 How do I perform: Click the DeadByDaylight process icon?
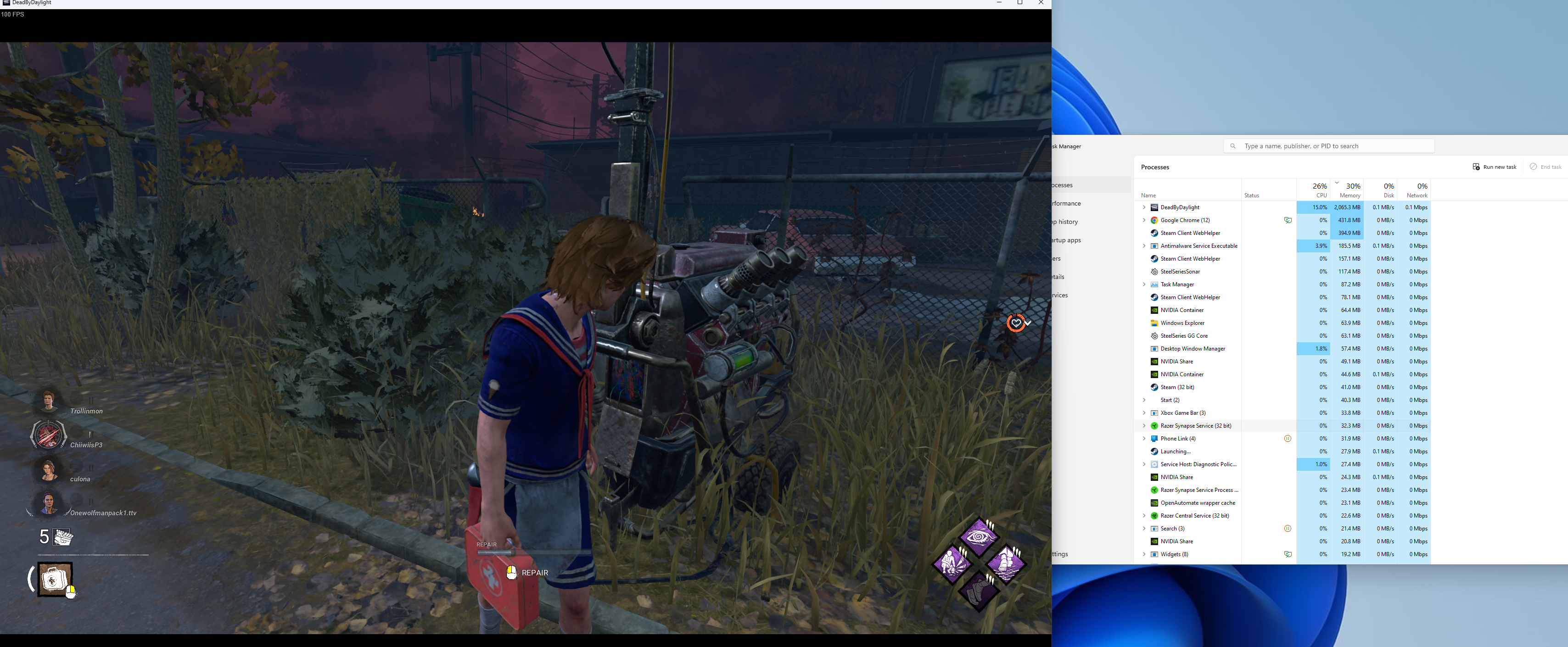pyautogui.click(x=1154, y=207)
